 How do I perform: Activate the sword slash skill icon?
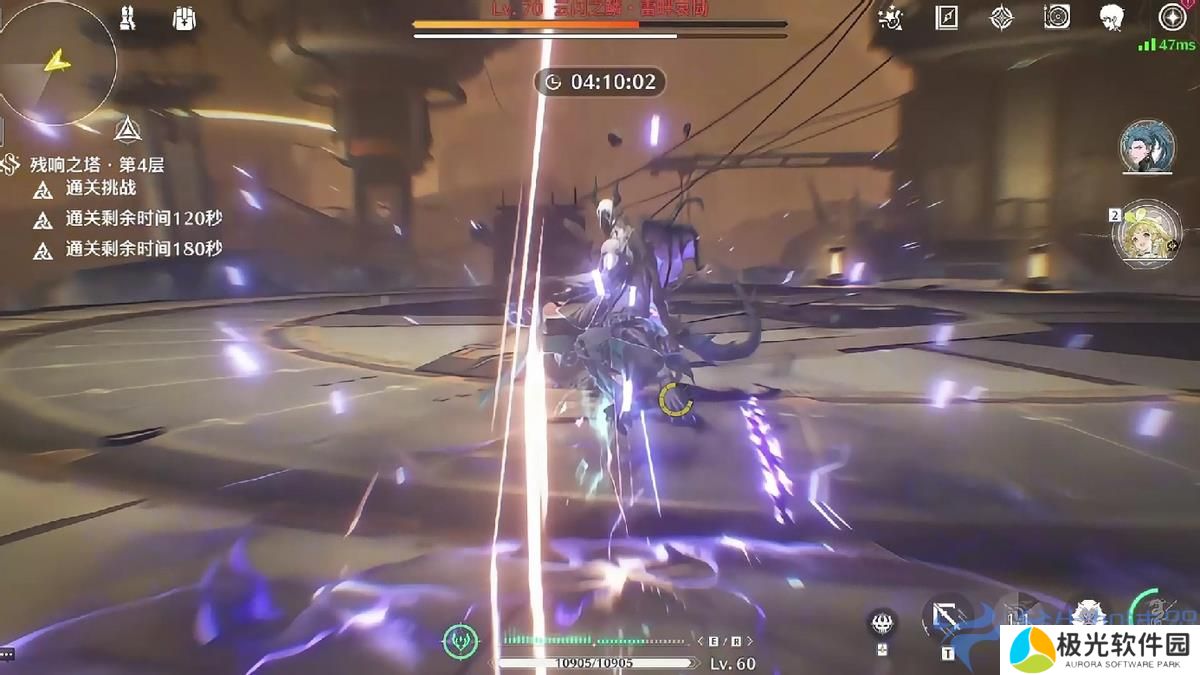(947, 614)
